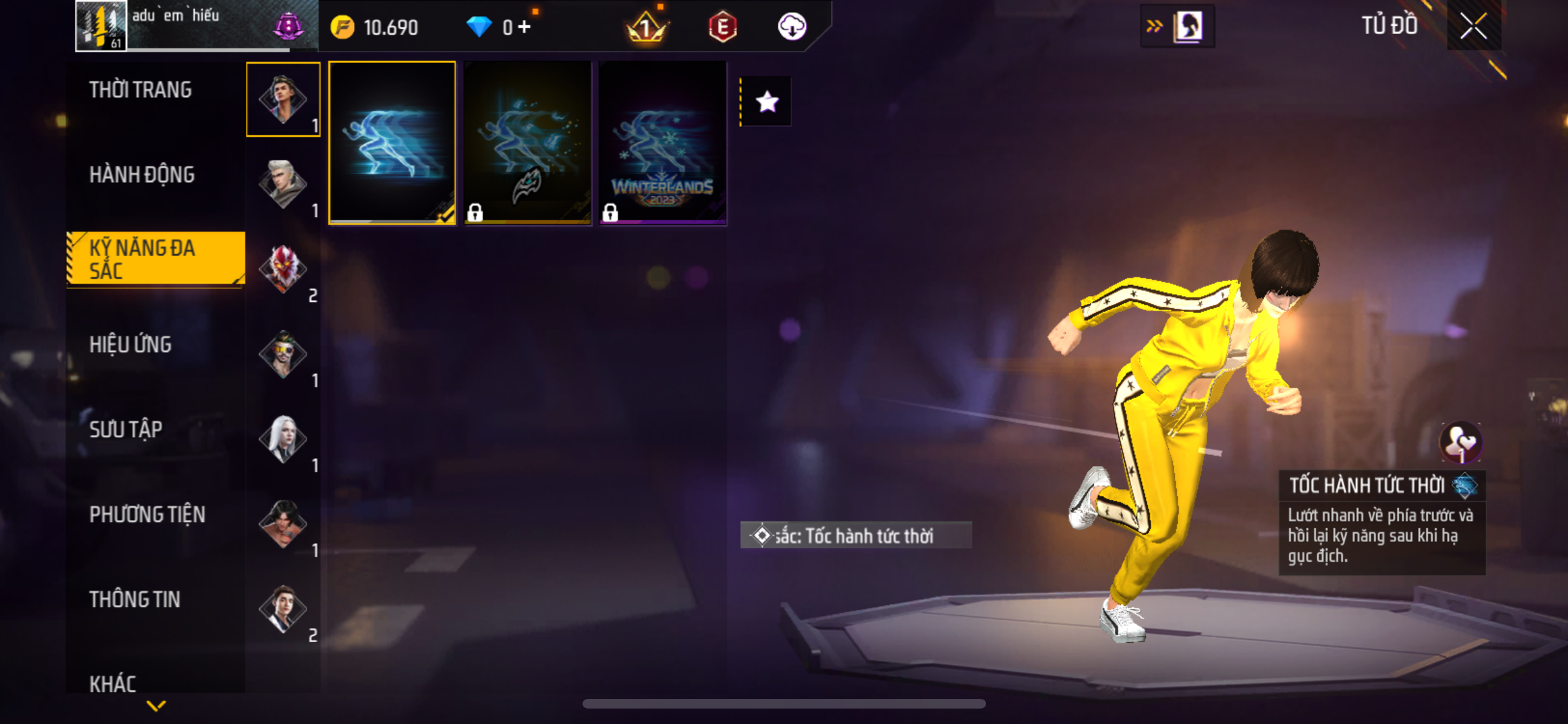Select the default blue dash skill skin

(x=392, y=143)
